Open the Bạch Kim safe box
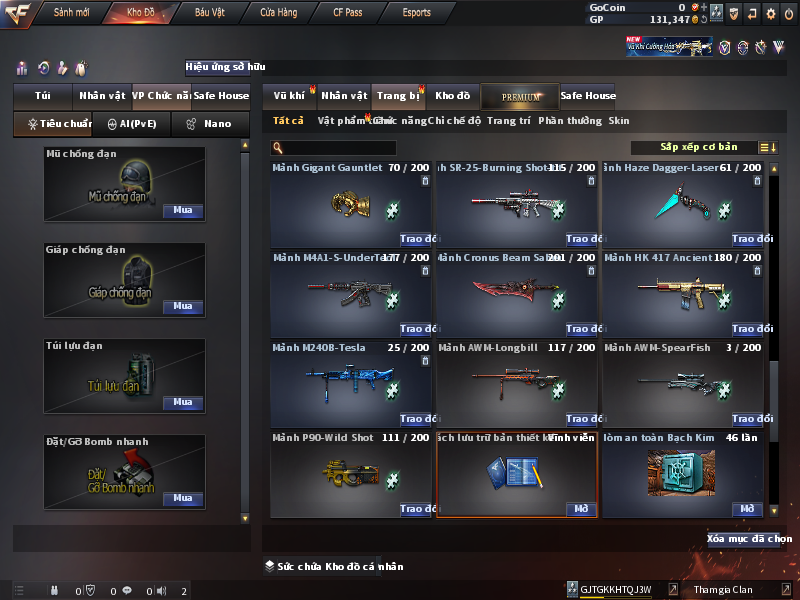 (x=747, y=509)
